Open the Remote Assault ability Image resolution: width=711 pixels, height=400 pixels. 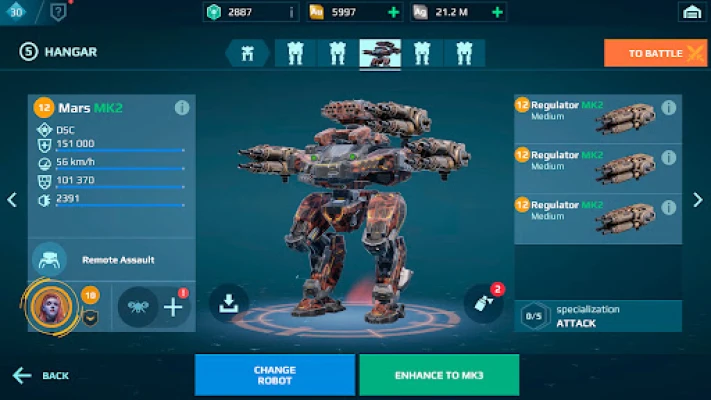48,259
